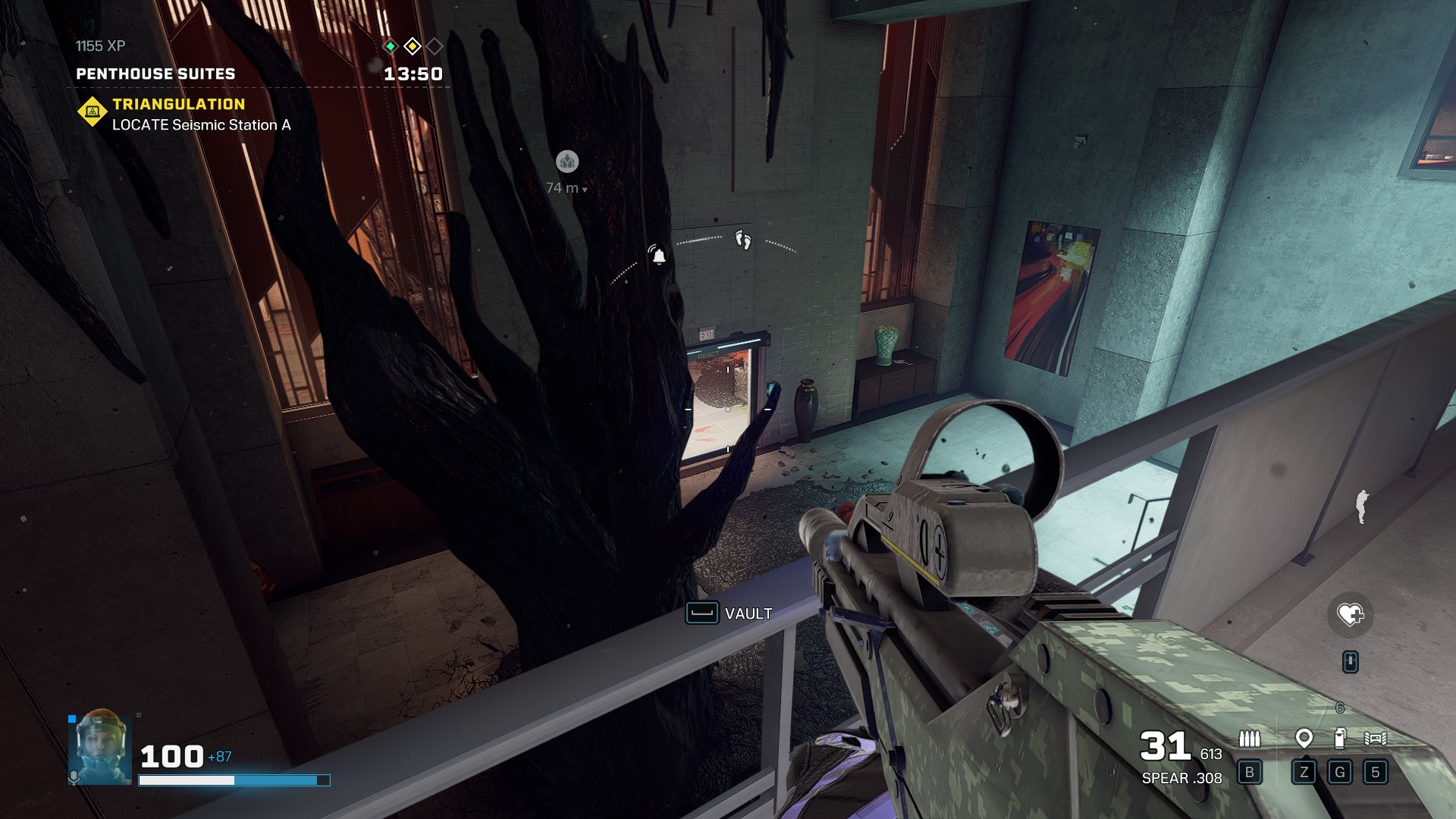Choose the map pin ping icon
This screenshot has width=1456, height=819.
point(1304,738)
